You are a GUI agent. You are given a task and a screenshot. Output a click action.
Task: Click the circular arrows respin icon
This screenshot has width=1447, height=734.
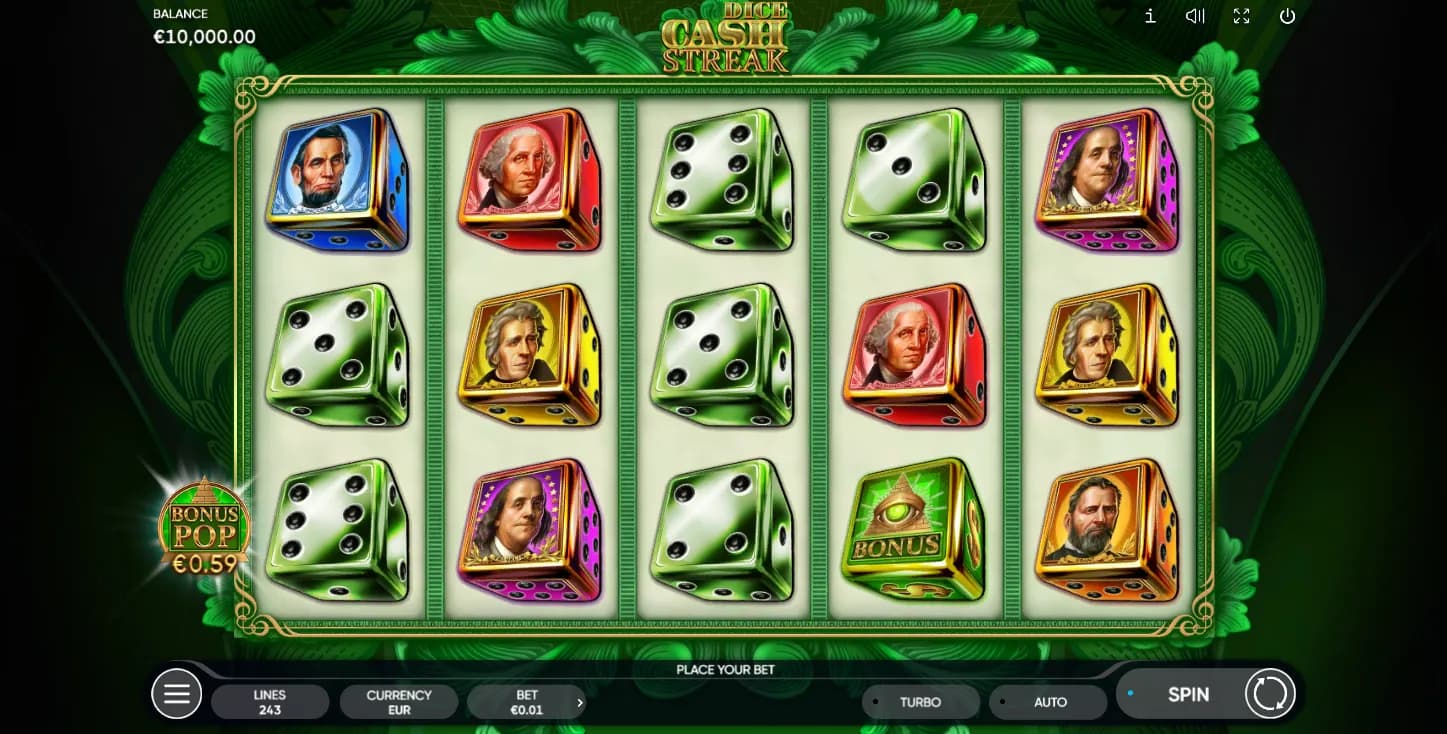1270,694
